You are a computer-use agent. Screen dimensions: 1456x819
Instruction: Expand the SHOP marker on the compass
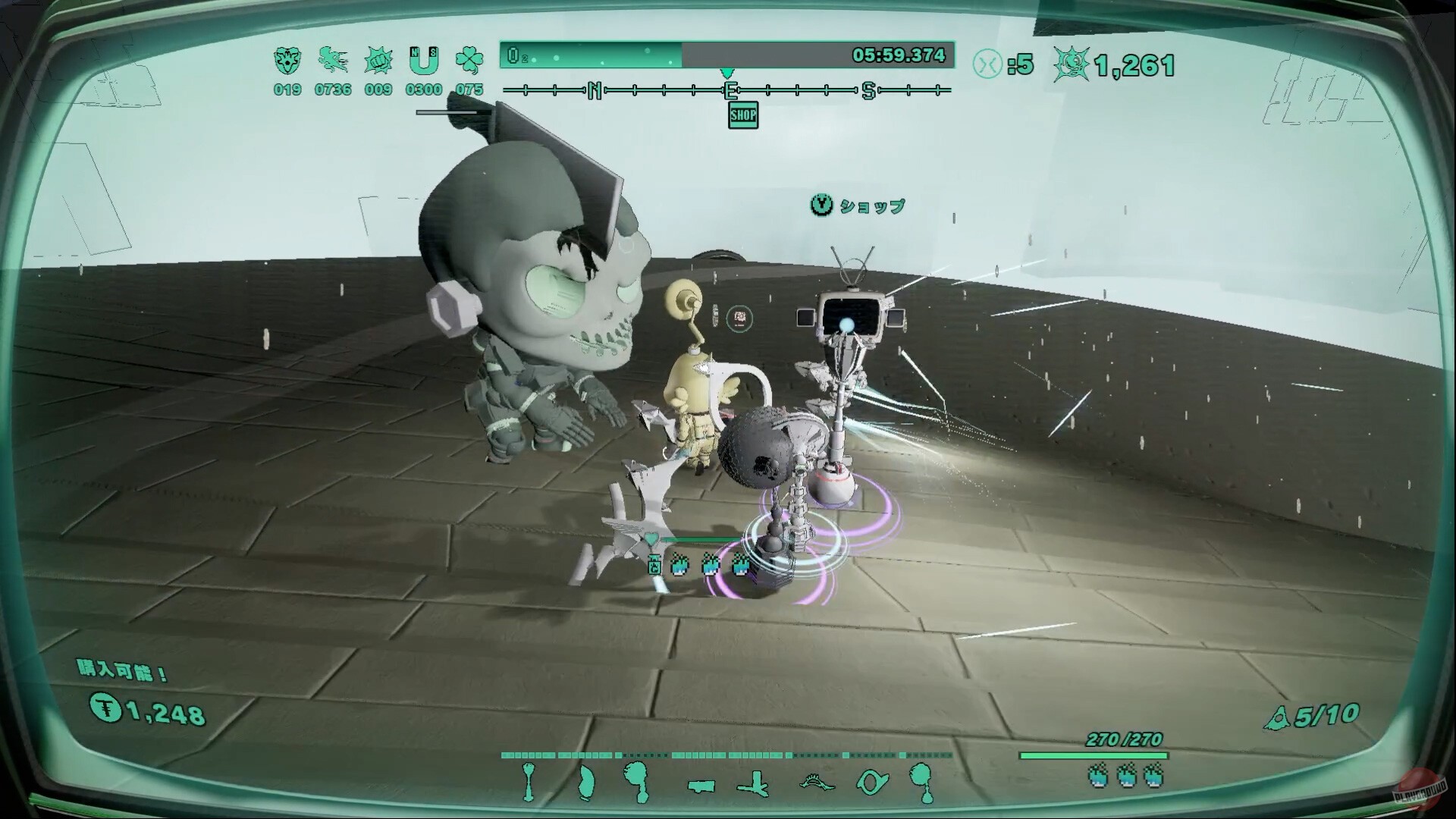[x=742, y=116]
